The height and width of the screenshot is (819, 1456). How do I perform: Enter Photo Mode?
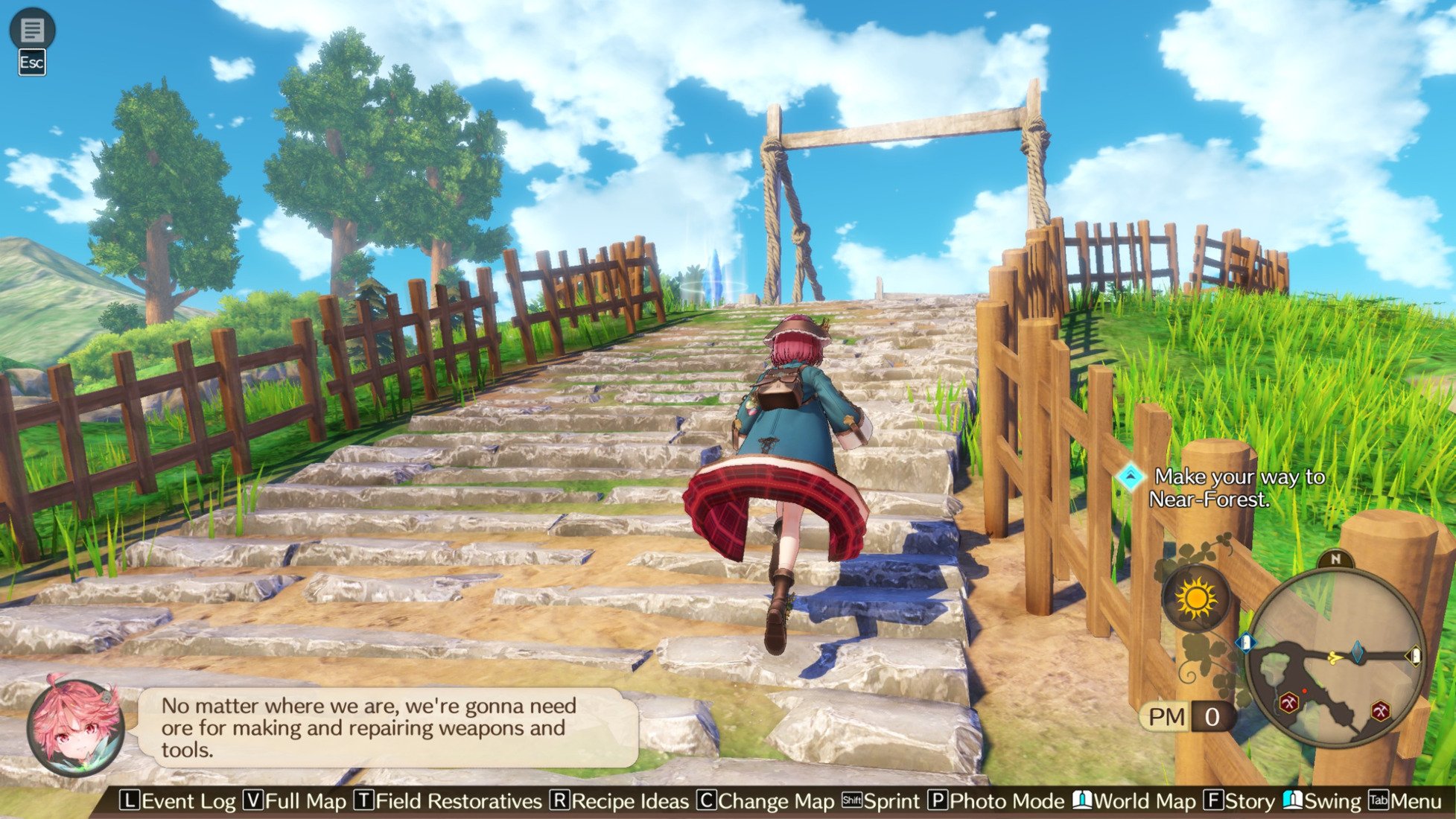tap(996, 801)
